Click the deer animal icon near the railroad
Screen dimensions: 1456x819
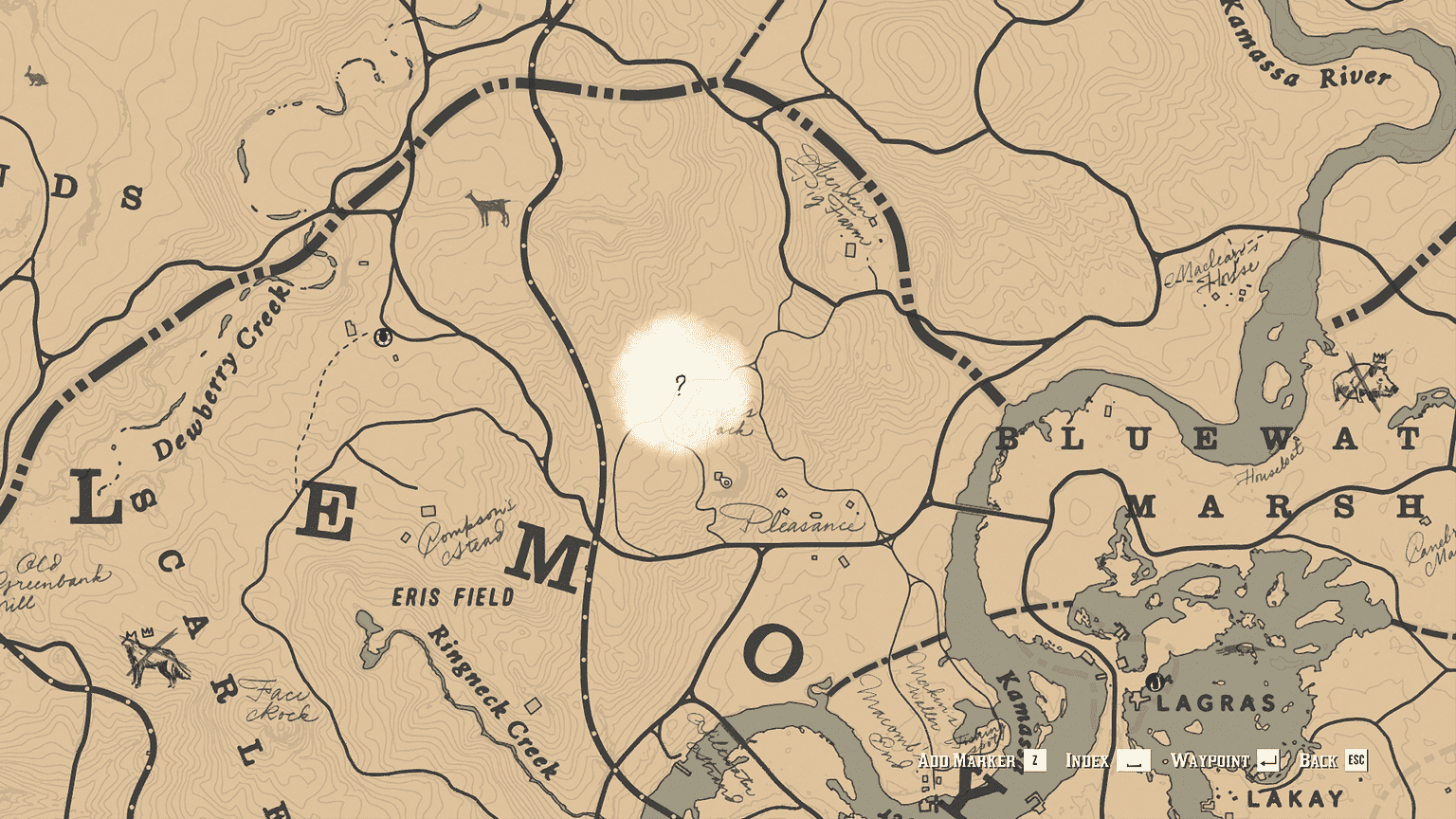pos(487,207)
